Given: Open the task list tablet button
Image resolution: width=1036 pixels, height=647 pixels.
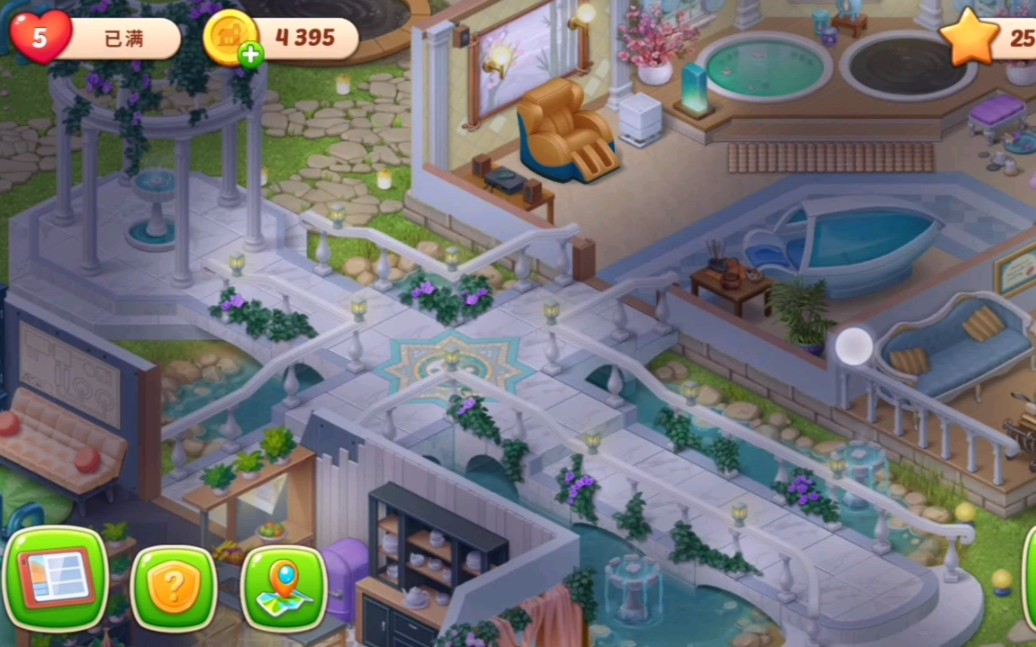Looking at the screenshot, I should coord(56,578).
